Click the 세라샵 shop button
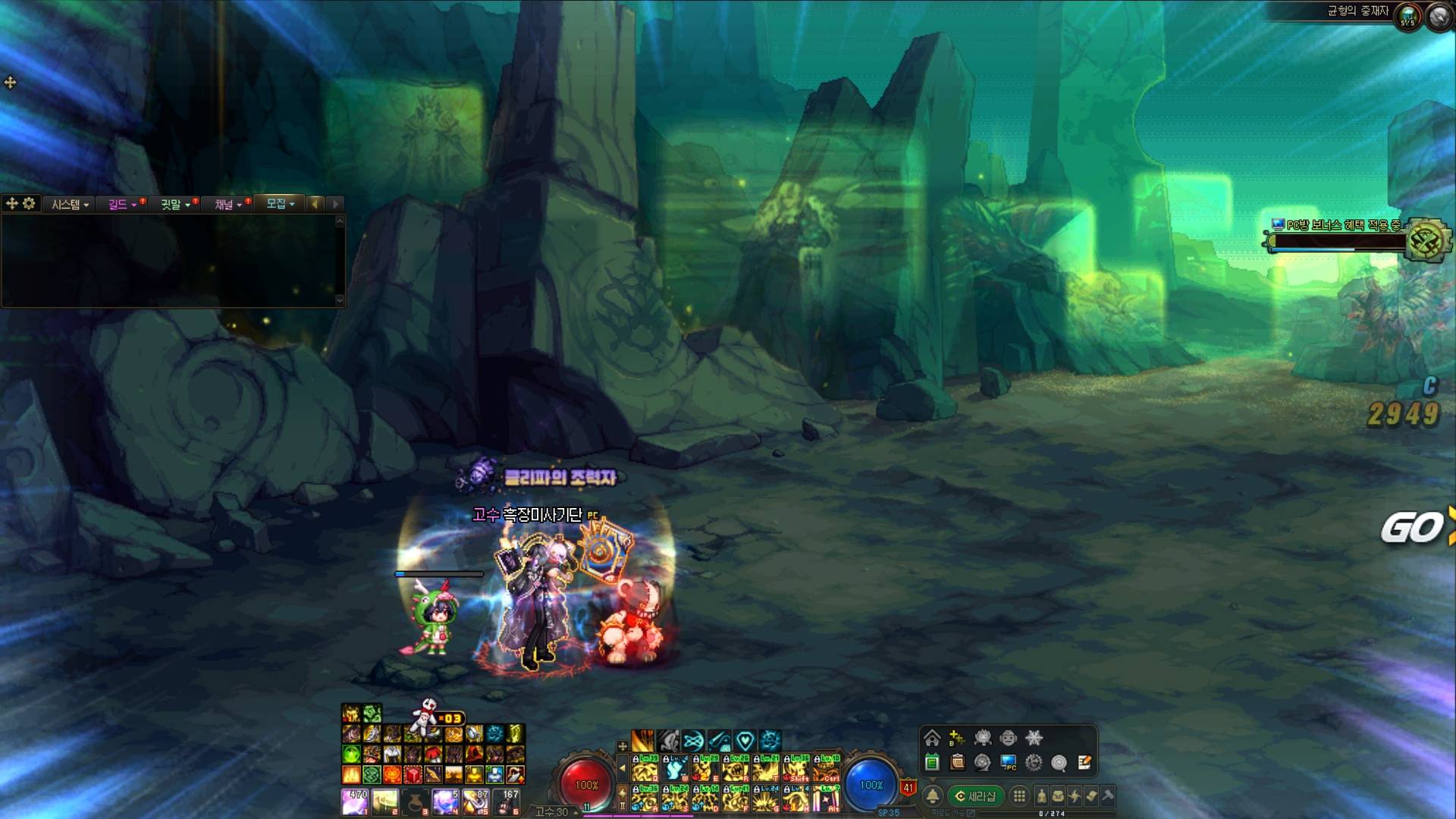 coord(975,796)
